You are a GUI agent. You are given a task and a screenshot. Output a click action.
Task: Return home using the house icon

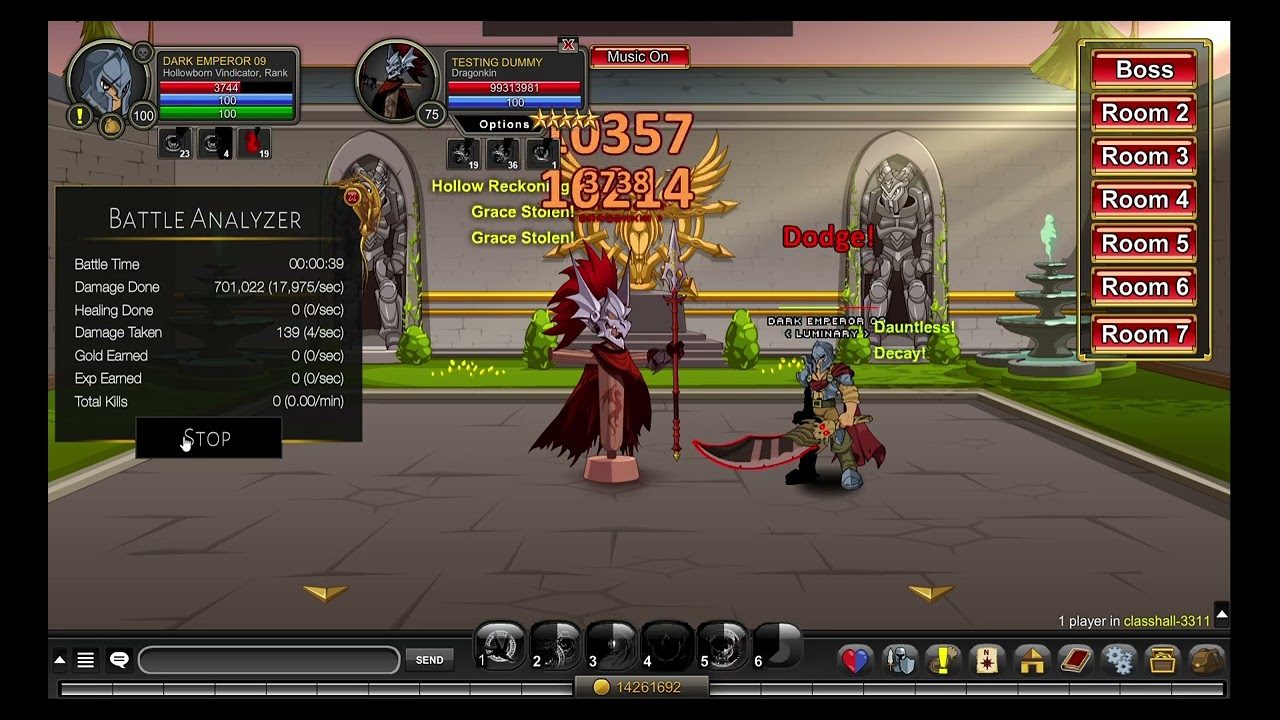coord(1031,660)
